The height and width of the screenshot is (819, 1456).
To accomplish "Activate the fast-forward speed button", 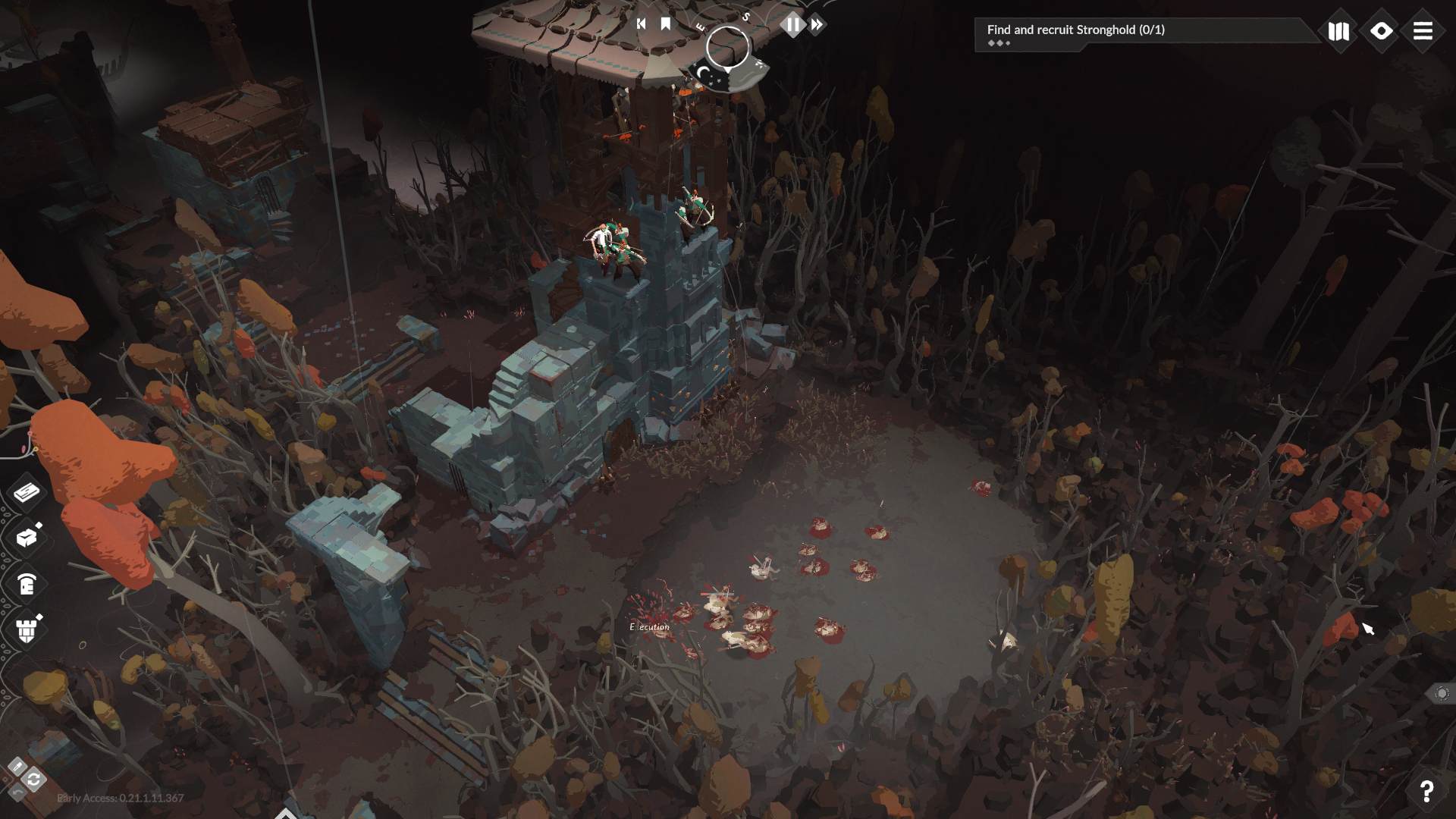I will point(817,25).
